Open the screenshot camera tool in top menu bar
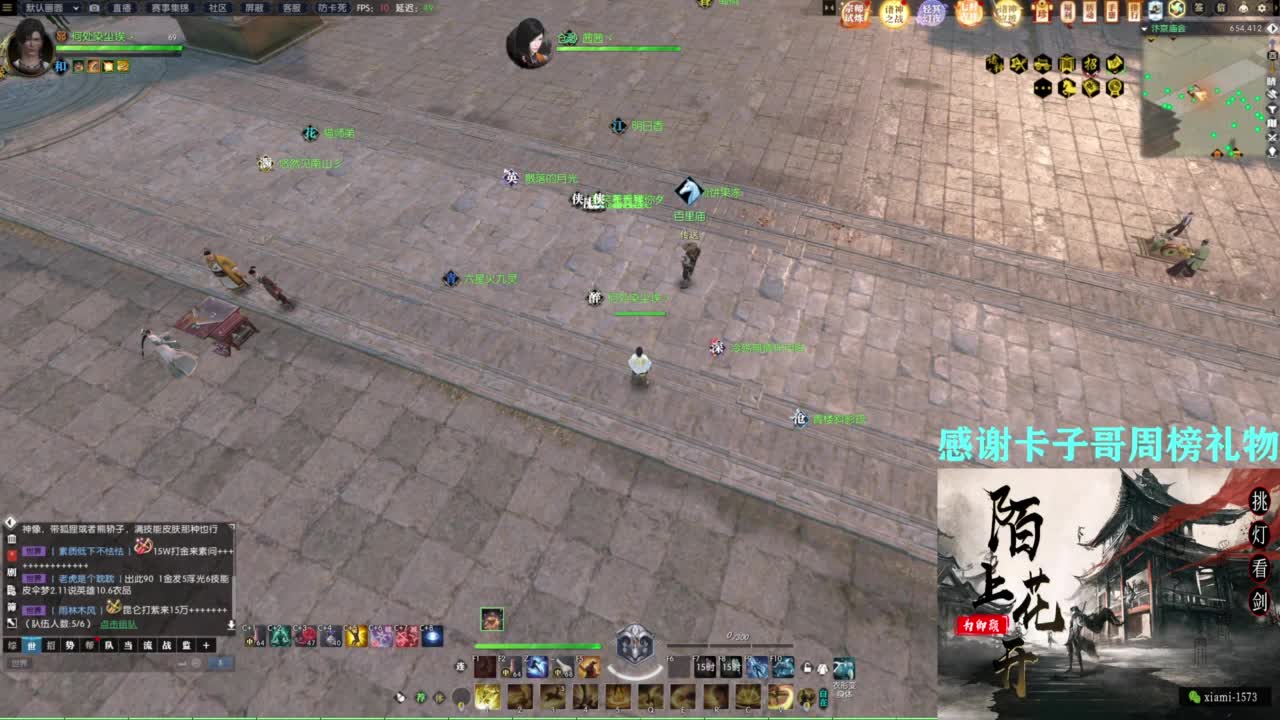The width and height of the screenshot is (1280, 720). pos(95,8)
